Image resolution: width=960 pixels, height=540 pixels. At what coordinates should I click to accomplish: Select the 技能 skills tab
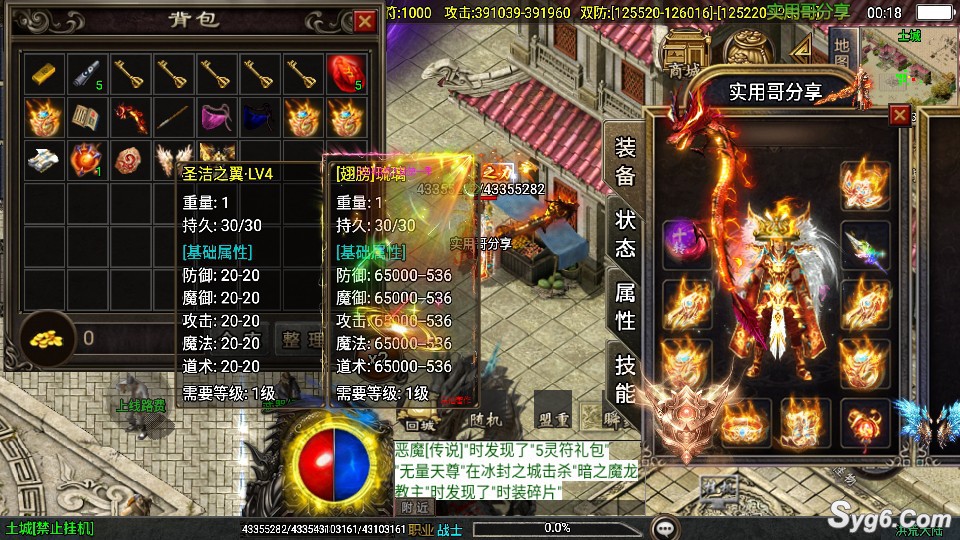(x=625, y=378)
